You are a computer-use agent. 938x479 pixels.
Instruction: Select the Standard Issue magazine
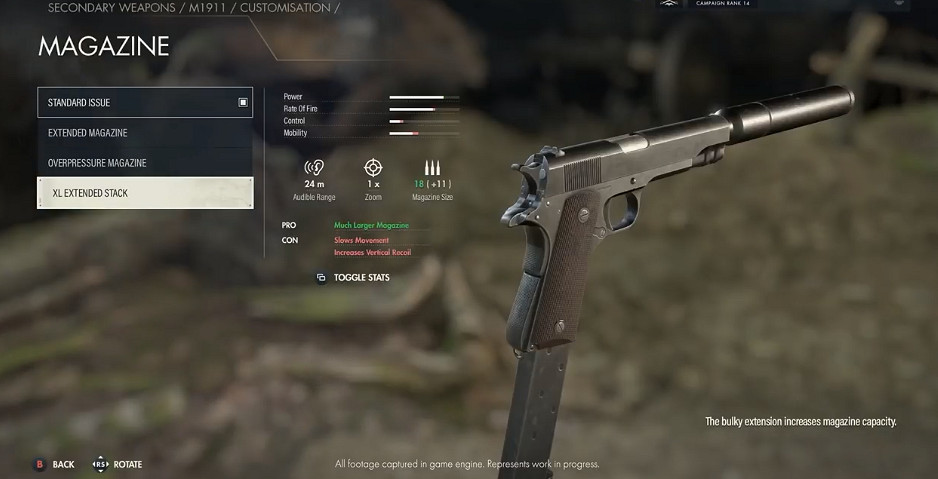pos(145,102)
